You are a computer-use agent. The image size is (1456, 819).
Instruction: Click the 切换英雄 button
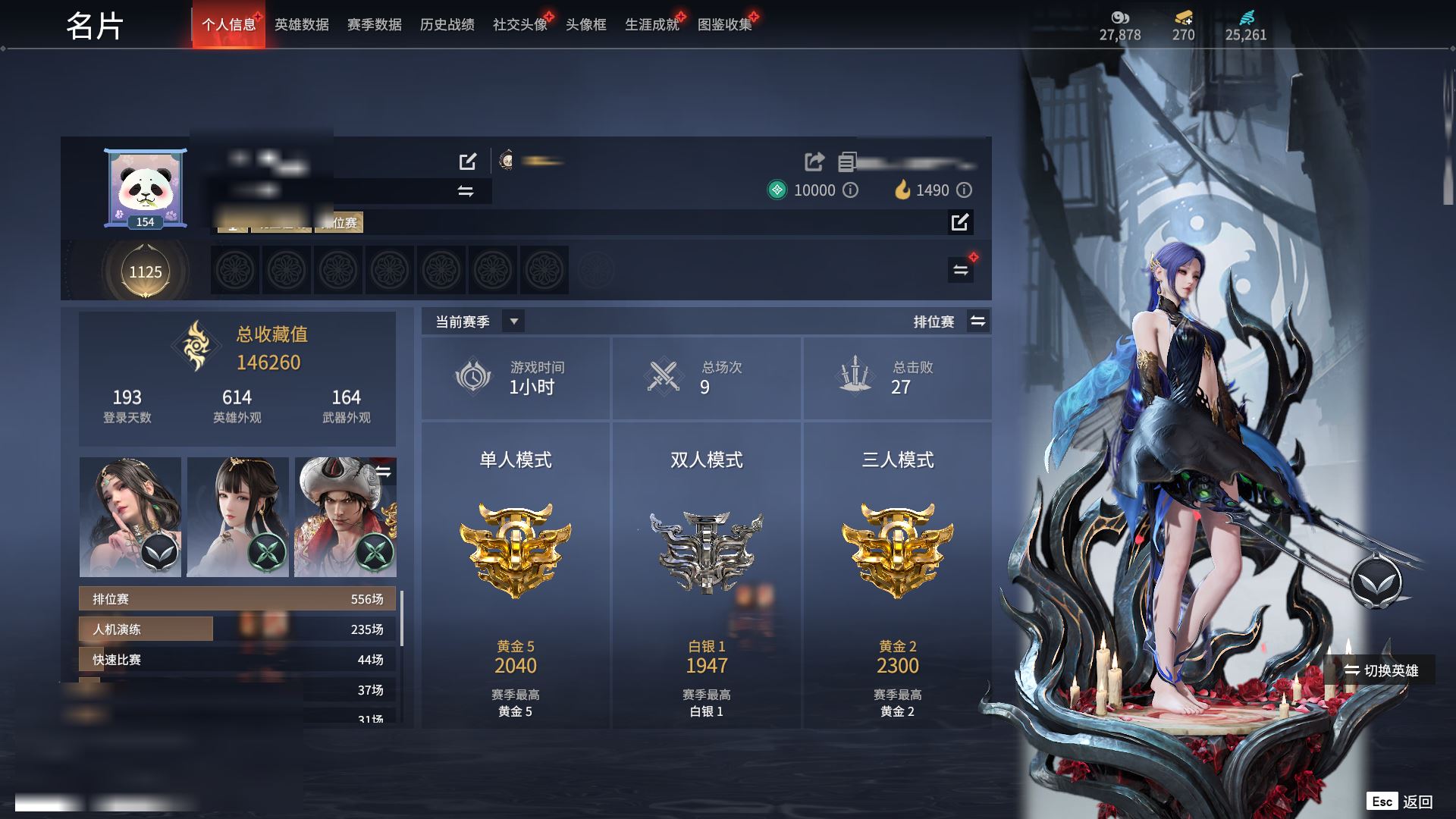pyautogui.click(x=1381, y=670)
